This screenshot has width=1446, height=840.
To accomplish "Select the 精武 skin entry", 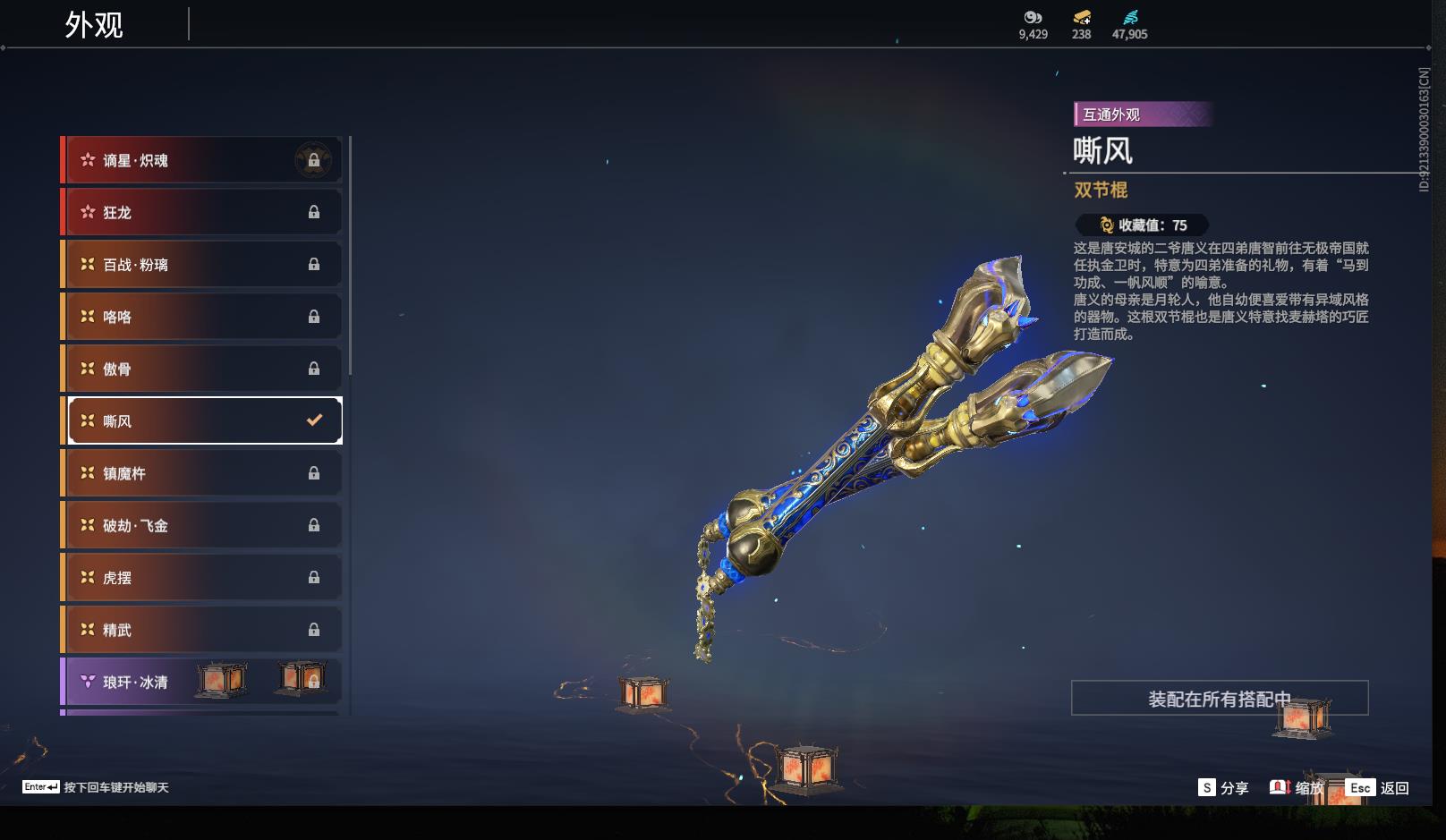I will coord(202,630).
